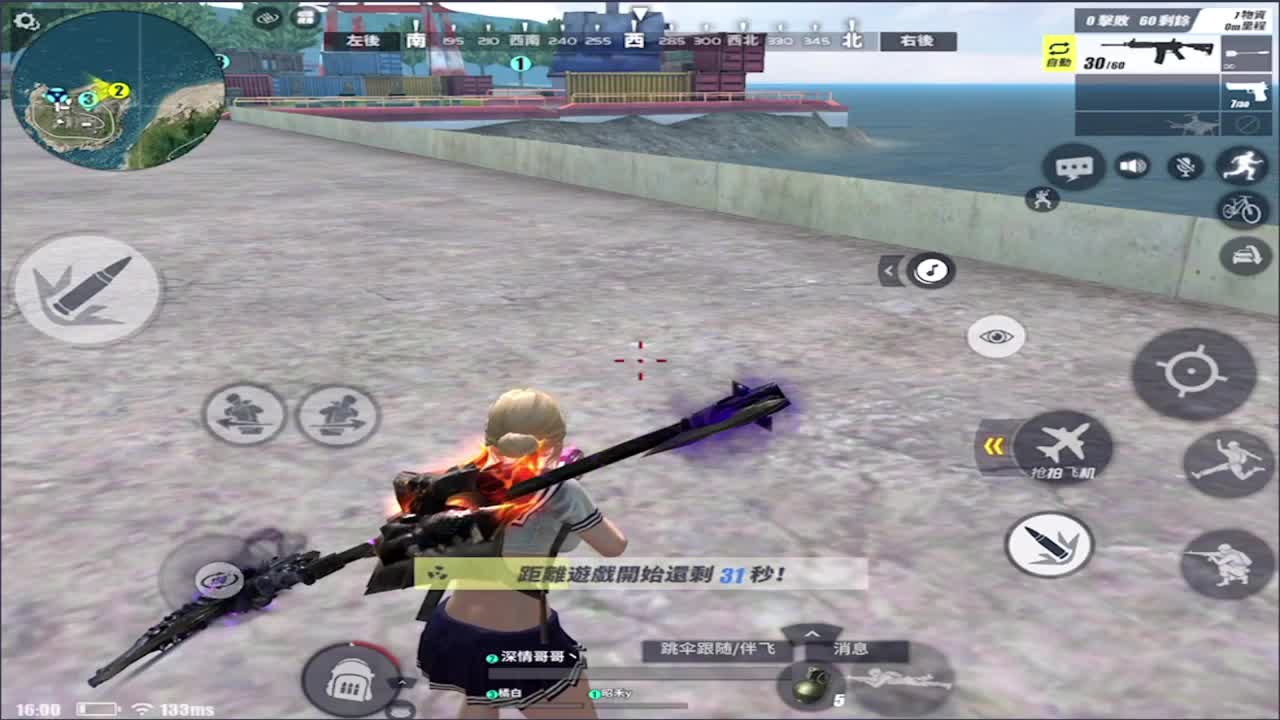This screenshot has width=1280, height=720.
Task: Tap the eye spectate icon
Action: [995, 337]
